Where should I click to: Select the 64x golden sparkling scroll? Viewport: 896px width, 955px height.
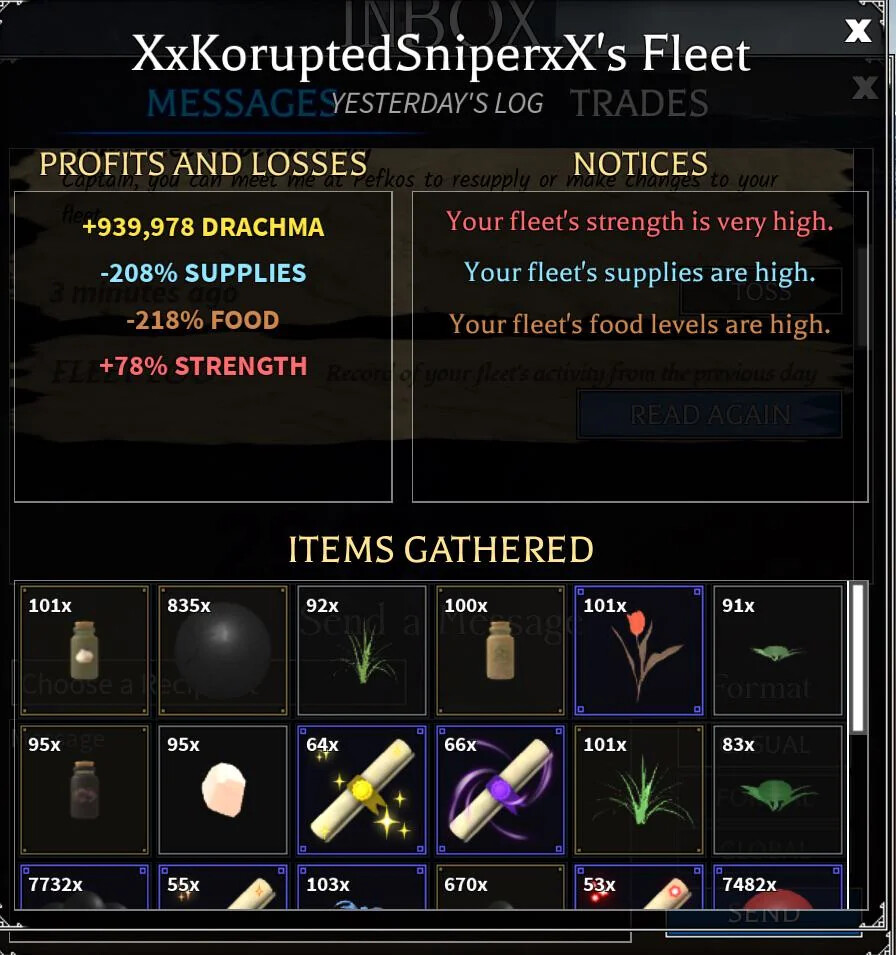tap(362, 789)
